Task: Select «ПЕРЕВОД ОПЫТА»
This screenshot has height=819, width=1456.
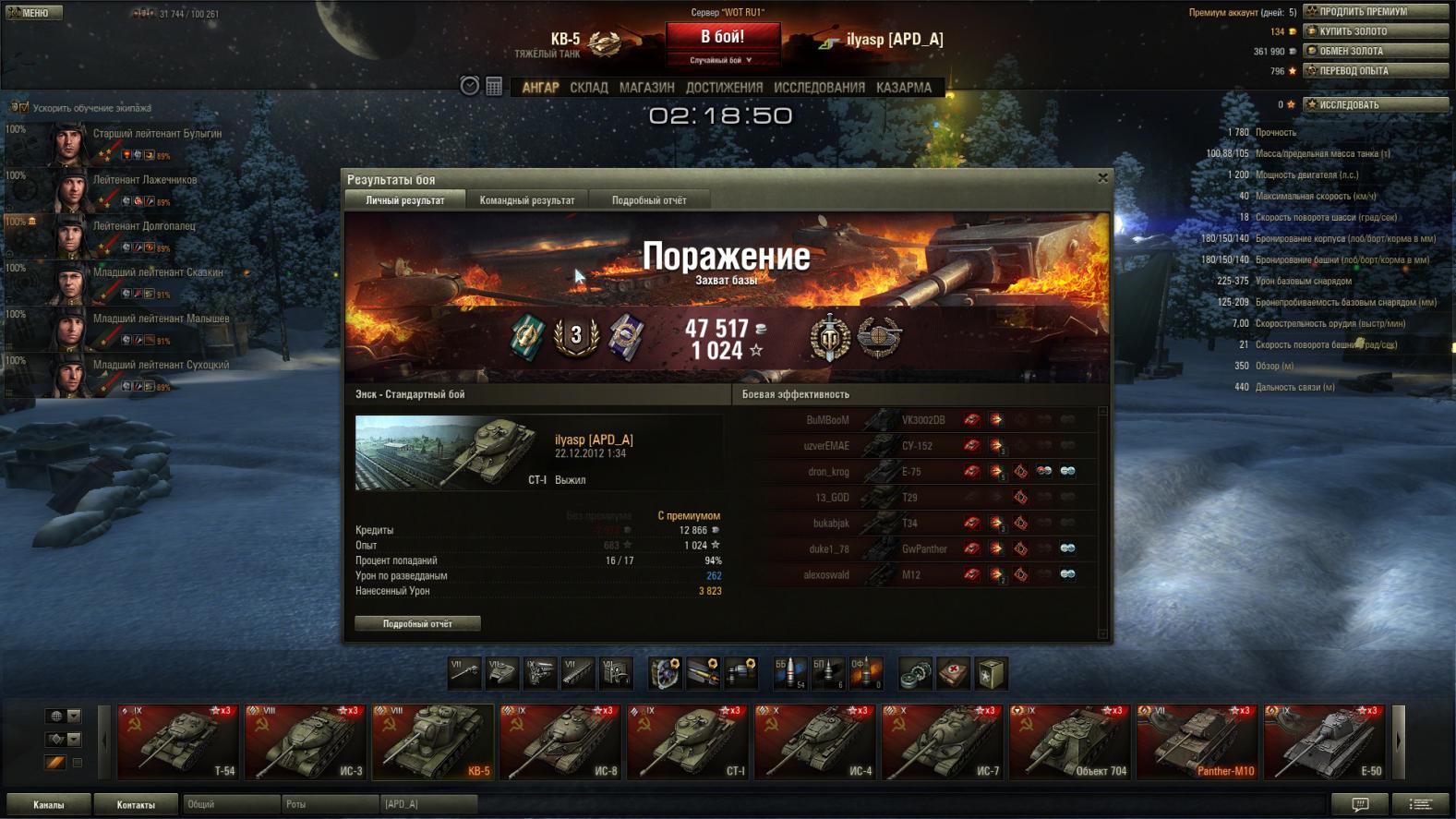Action: 1375,71
